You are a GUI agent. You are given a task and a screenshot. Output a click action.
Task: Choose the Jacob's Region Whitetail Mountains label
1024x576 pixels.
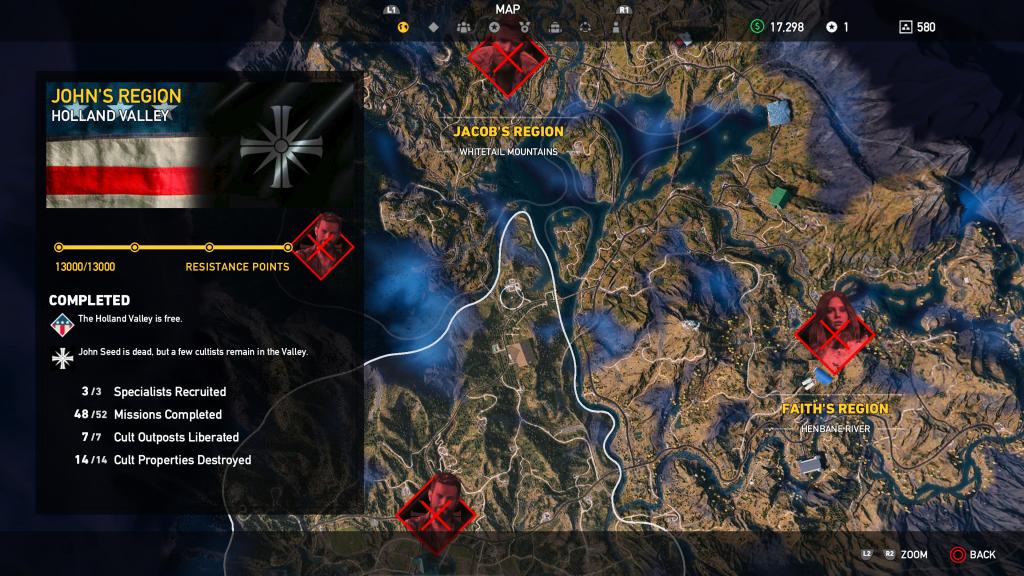(x=508, y=139)
